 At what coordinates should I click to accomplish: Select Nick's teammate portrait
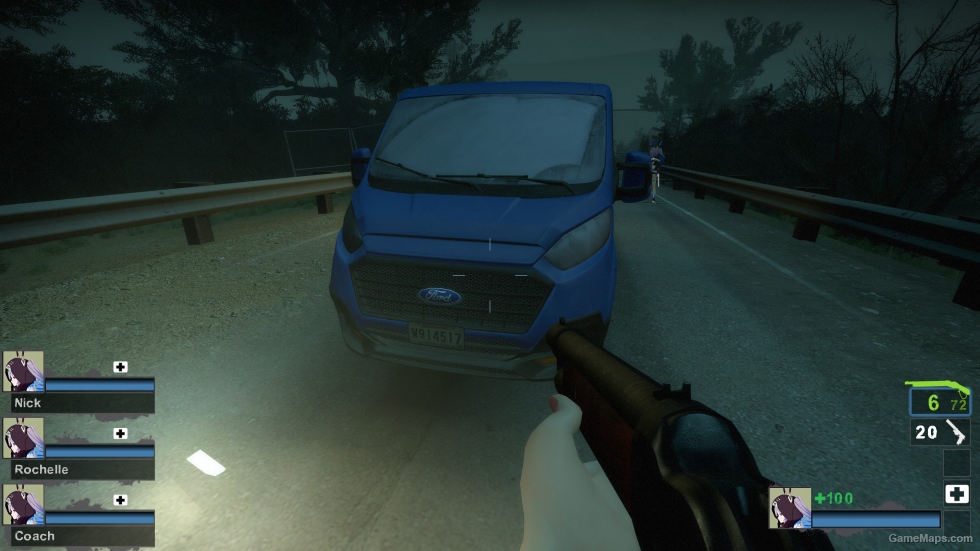point(23,371)
